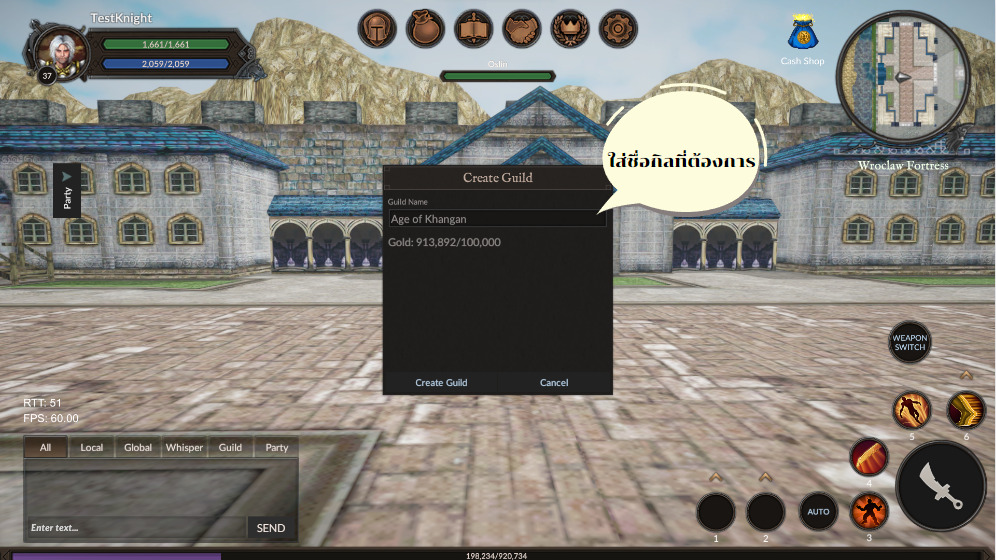Image resolution: width=996 pixels, height=560 pixels.
Task: Open the inventory bag icon
Action: 426,29
